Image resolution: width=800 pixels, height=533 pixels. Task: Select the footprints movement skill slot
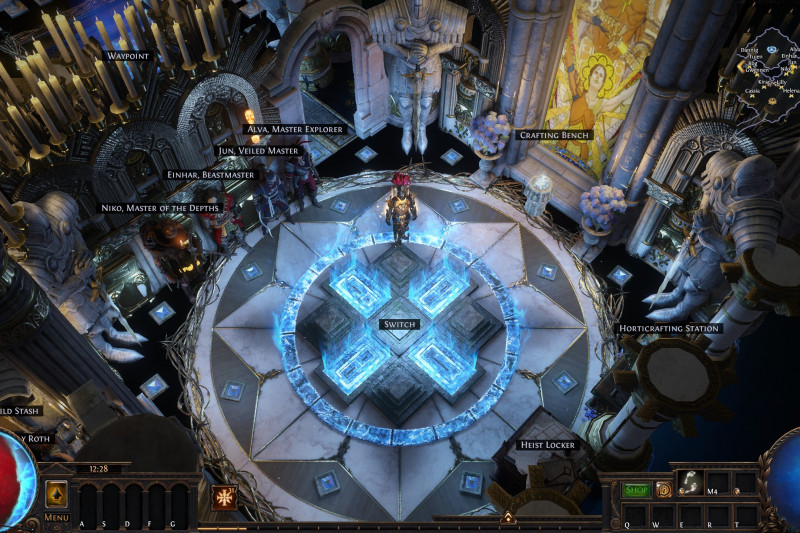coord(690,484)
